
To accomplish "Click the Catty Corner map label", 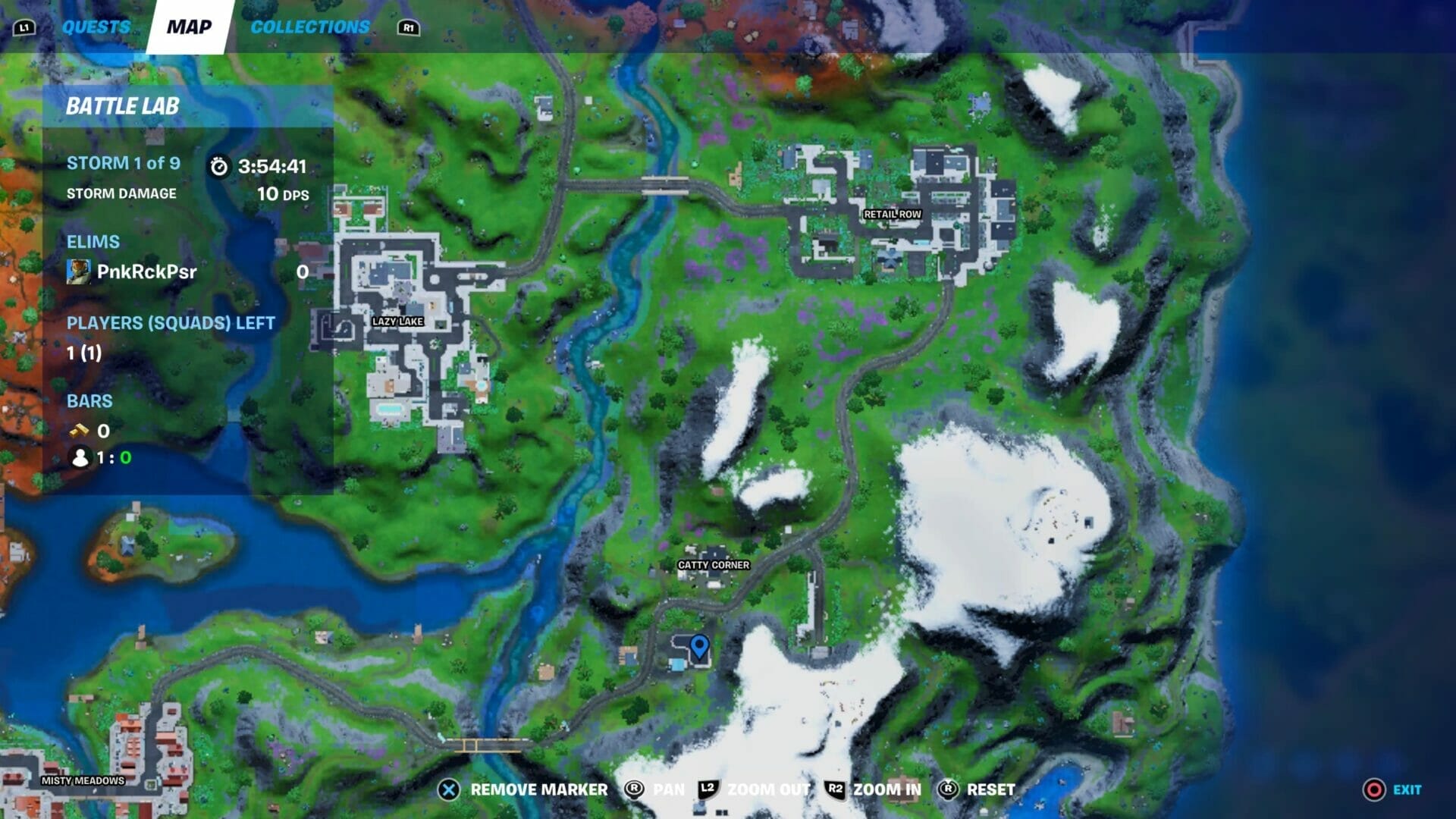I will 713,565.
